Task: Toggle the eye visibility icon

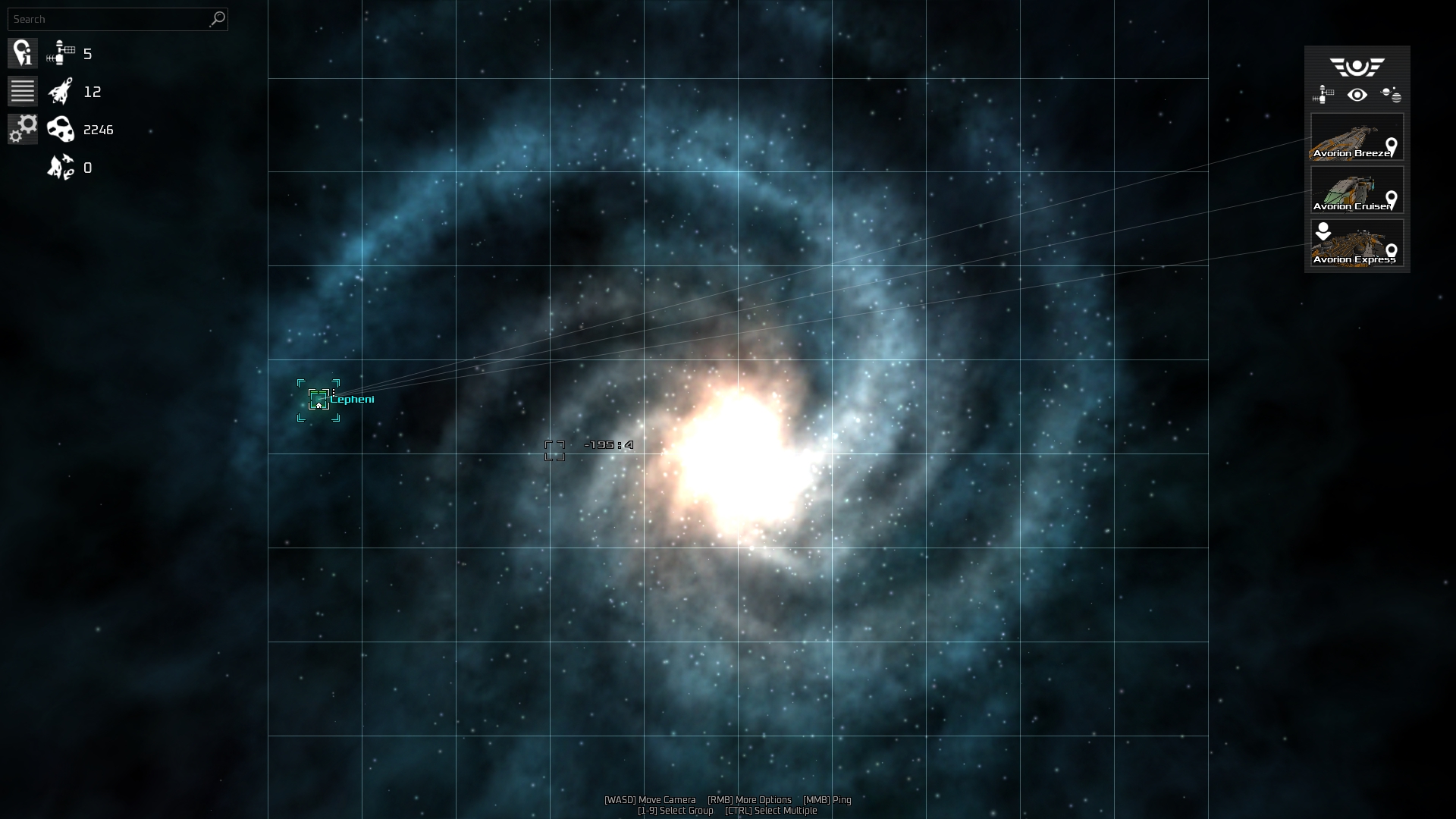Action: coord(1357,95)
